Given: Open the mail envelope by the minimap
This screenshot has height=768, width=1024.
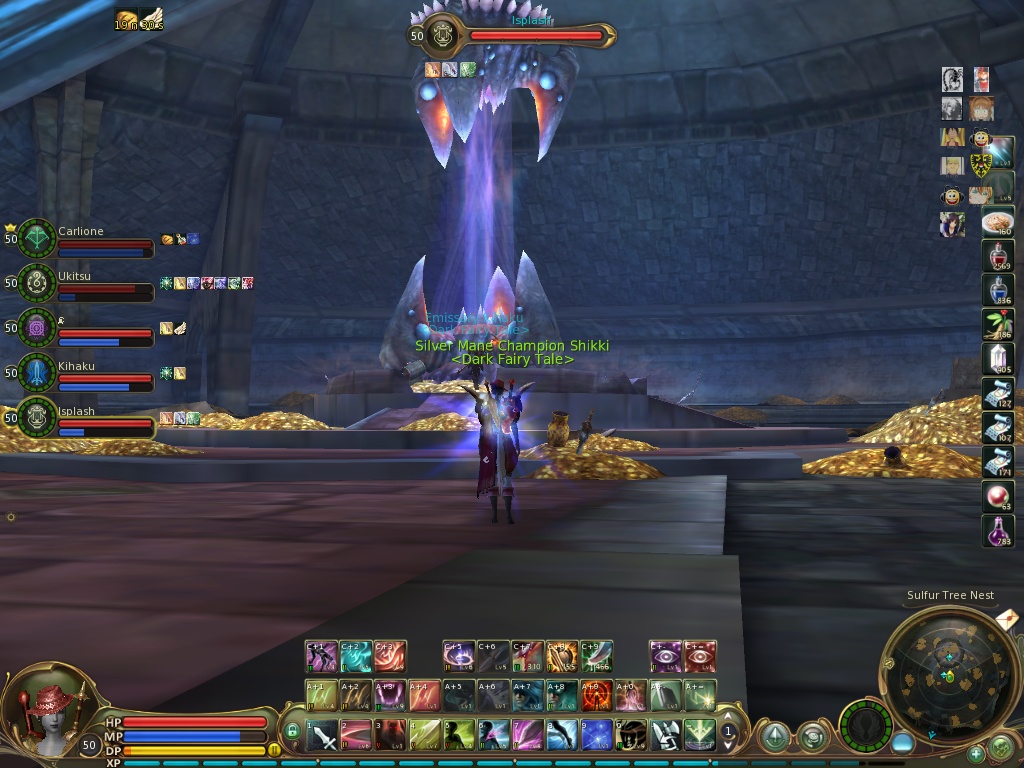Looking at the screenshot, I should (x=1008, y=620).
